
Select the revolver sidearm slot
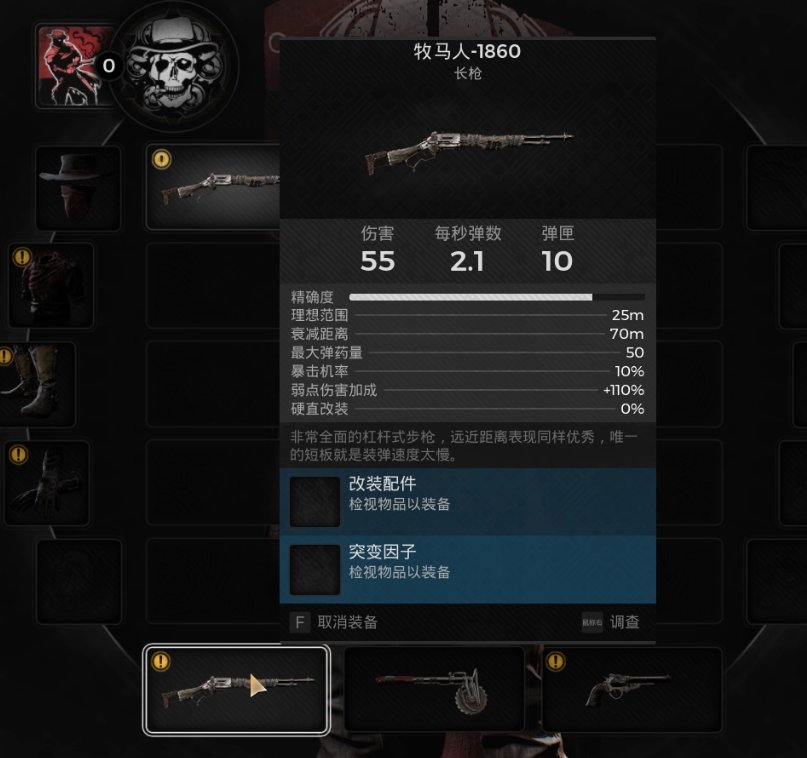632,690
